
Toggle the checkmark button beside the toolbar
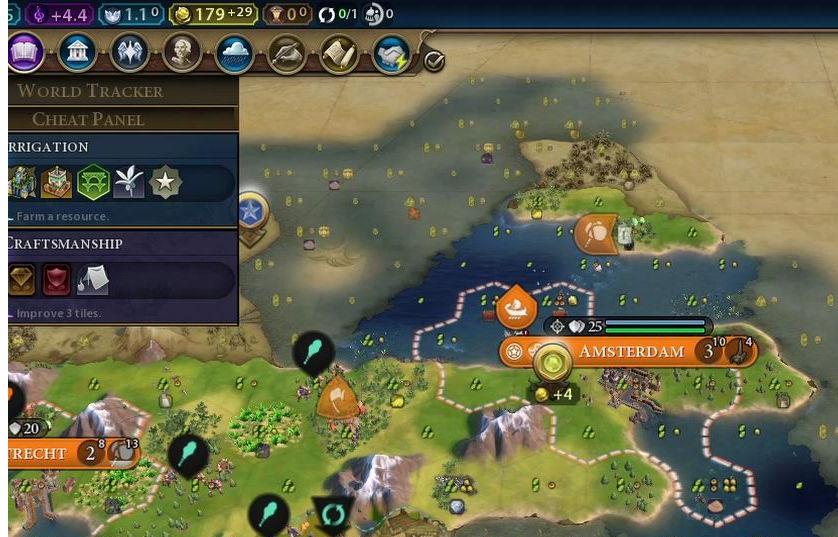click(434, 61)
